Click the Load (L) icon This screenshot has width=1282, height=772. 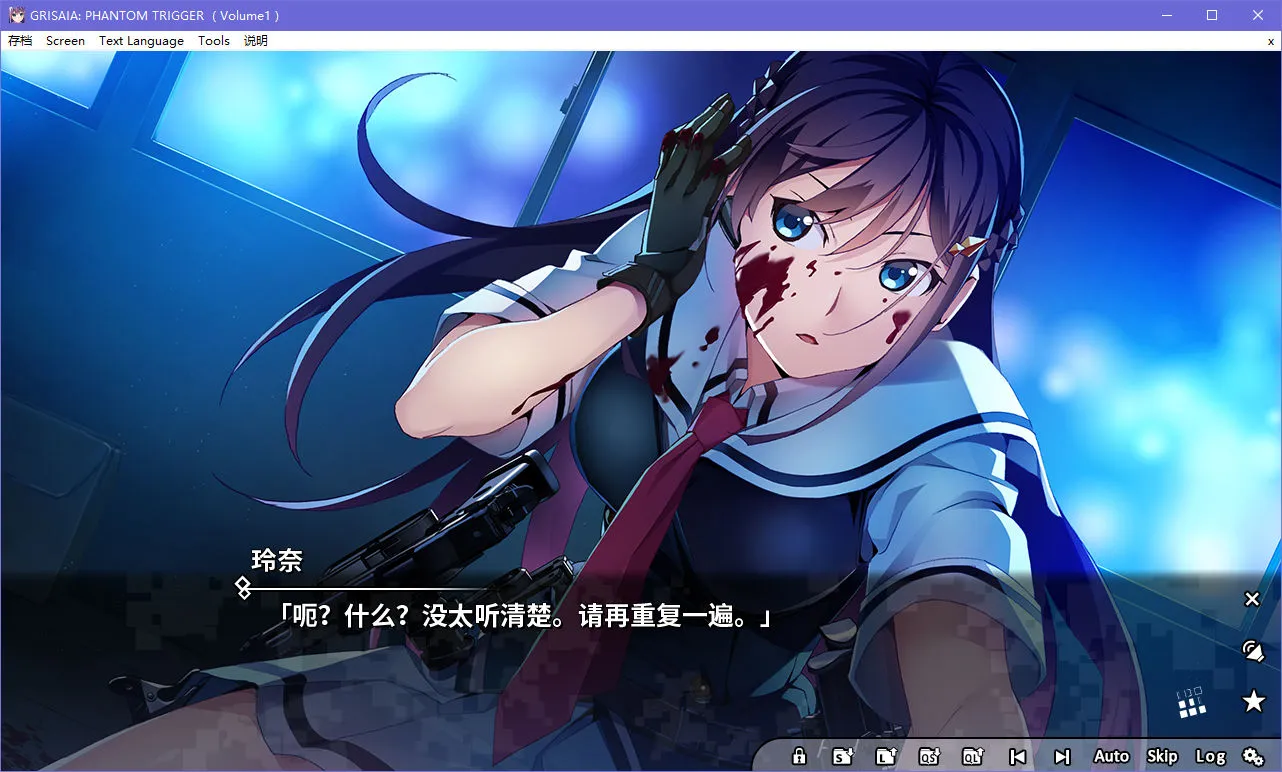pos(886,756)
